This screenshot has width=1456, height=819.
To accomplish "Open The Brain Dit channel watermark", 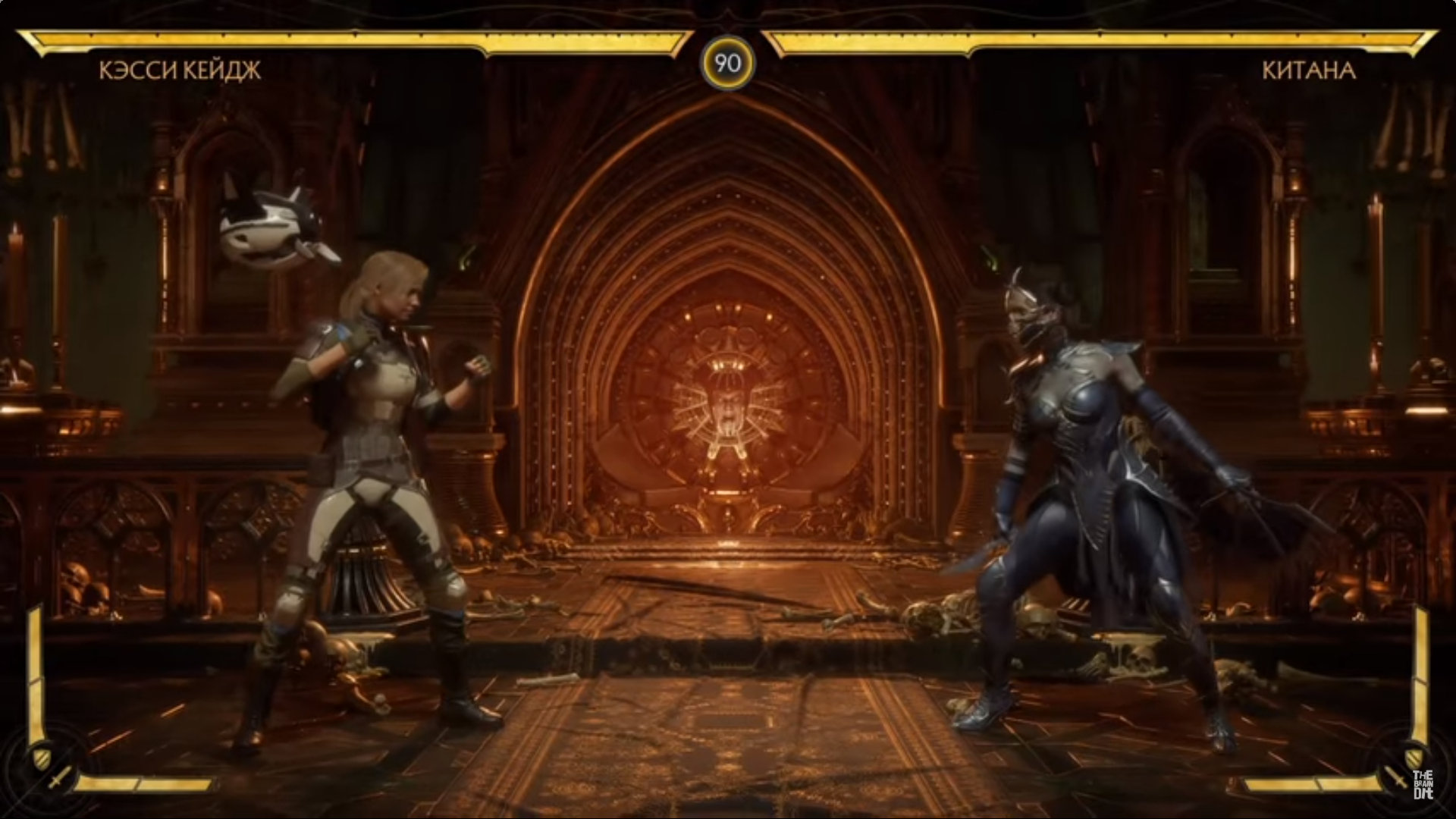I will [x=1421, y=787].
